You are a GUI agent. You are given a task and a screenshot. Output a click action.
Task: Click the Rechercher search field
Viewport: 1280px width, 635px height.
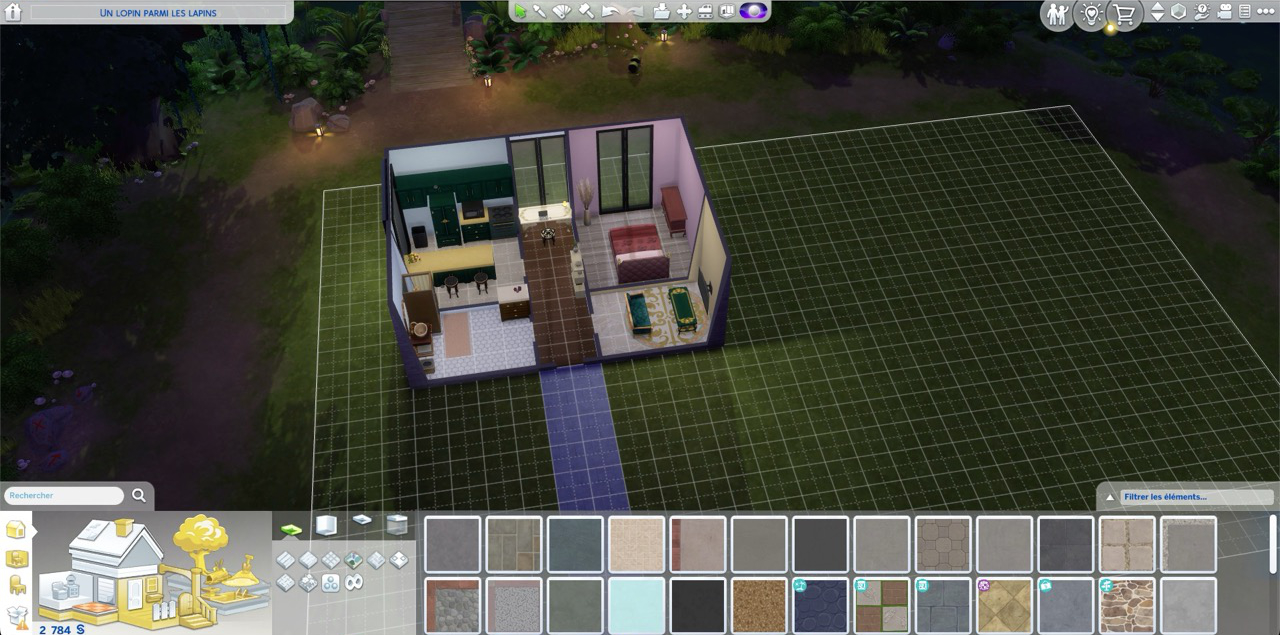64,496
